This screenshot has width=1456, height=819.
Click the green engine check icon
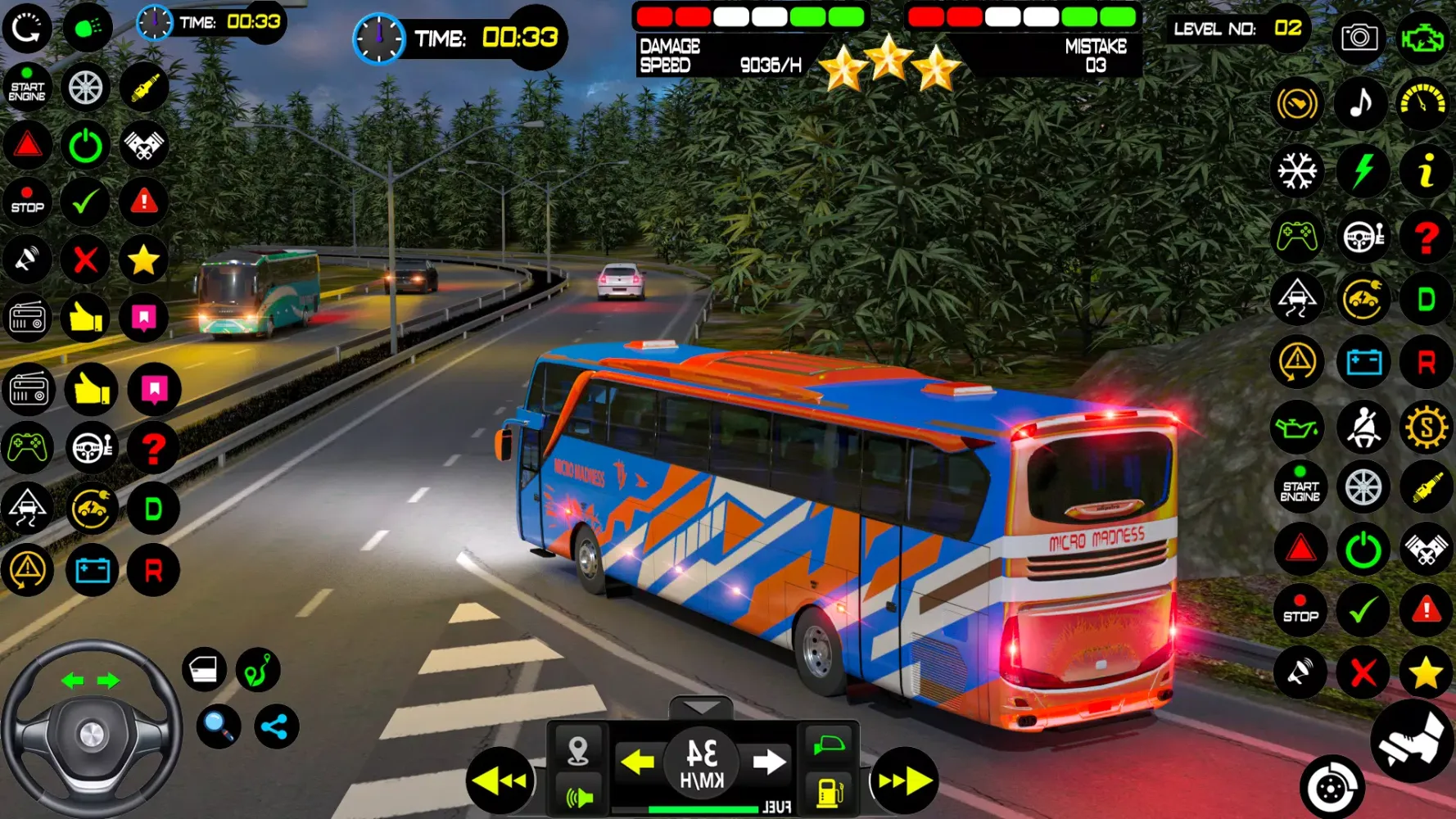[x=1423, y=38]
